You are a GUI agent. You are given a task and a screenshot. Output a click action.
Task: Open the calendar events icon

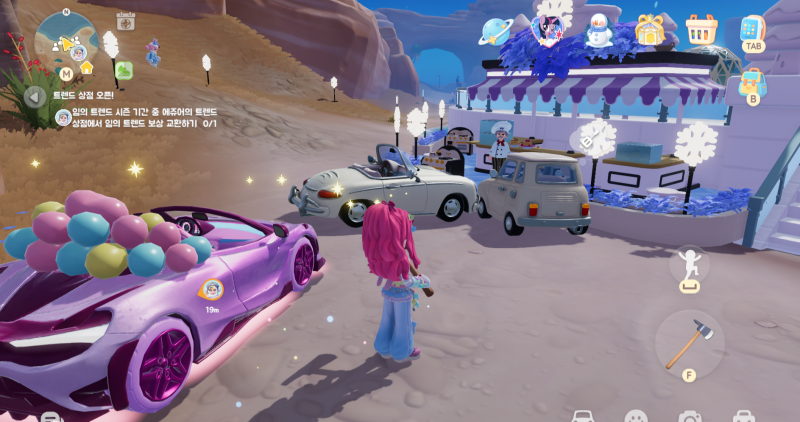(x=126, y=20)
